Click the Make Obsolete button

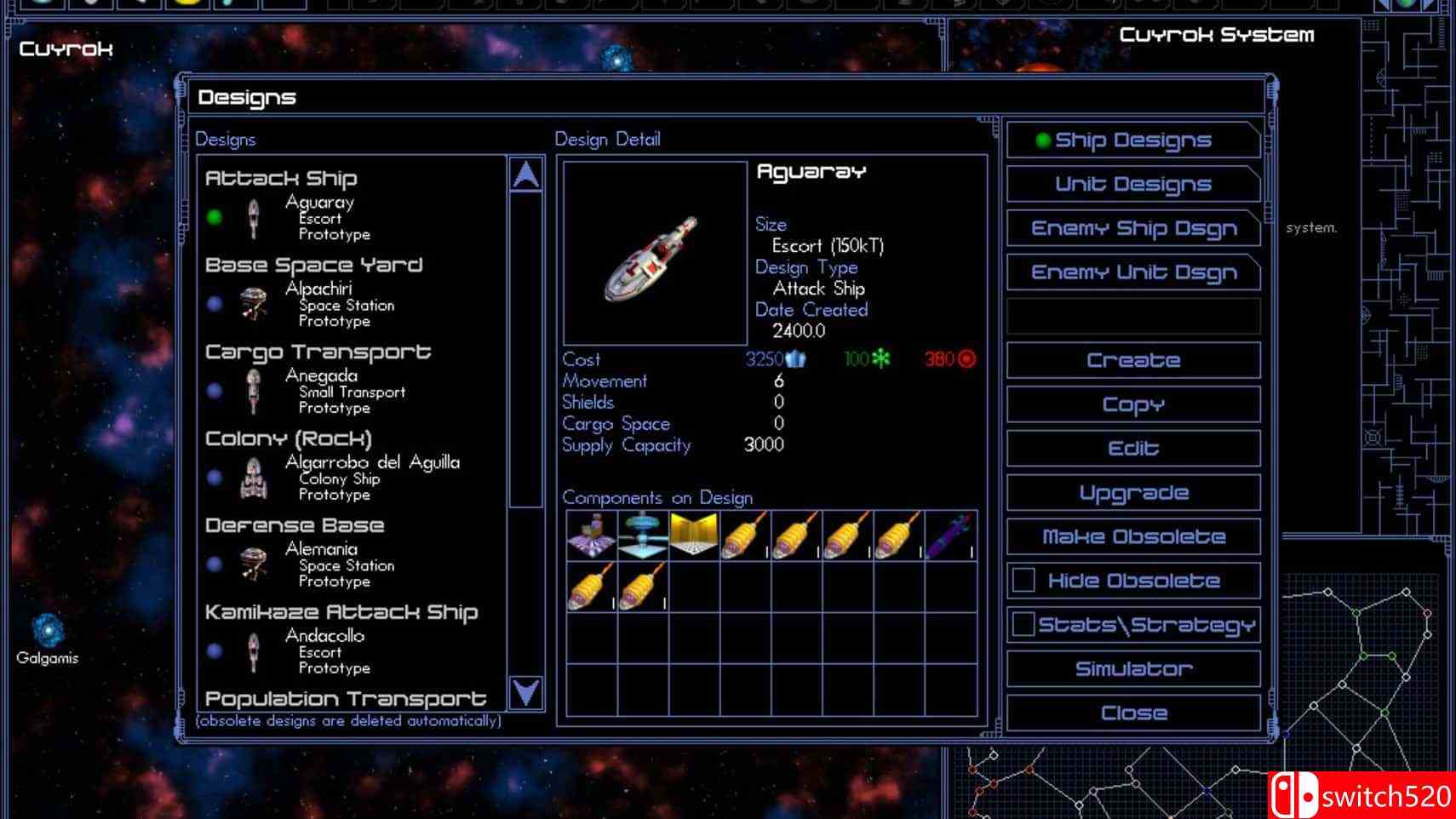(x=1132, y=537)
